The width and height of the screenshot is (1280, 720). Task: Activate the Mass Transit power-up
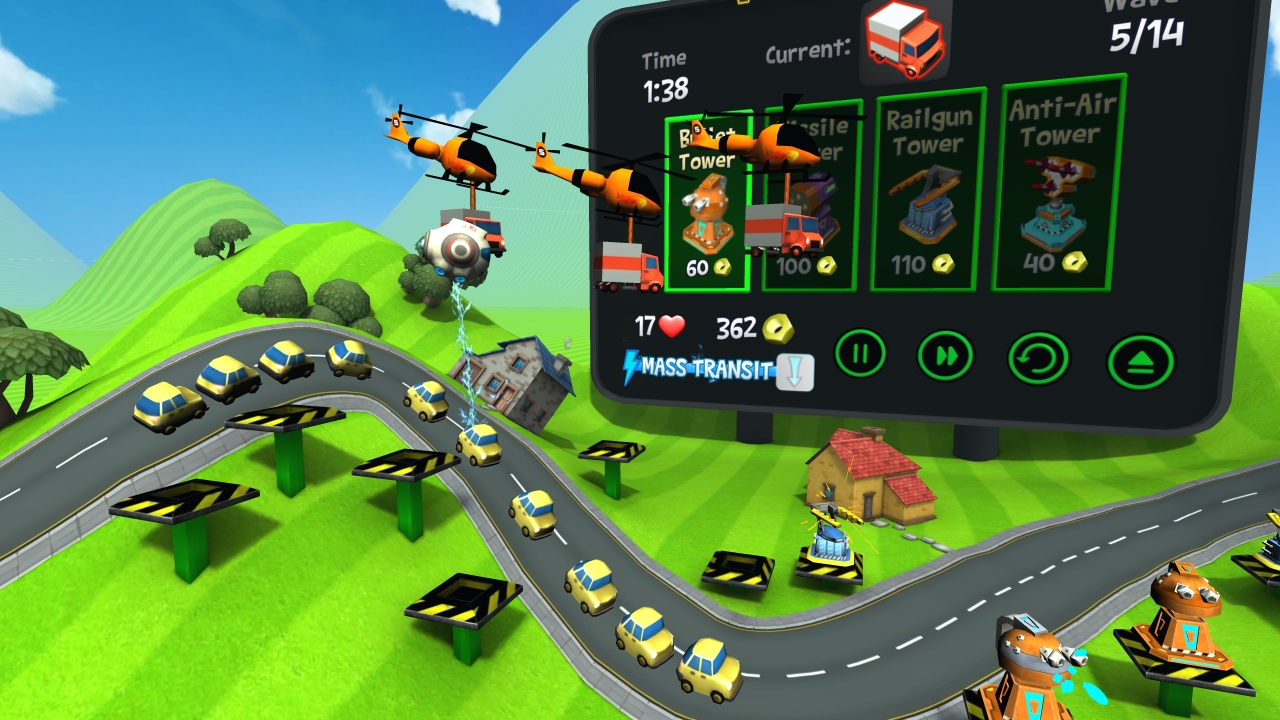point(718,370)
